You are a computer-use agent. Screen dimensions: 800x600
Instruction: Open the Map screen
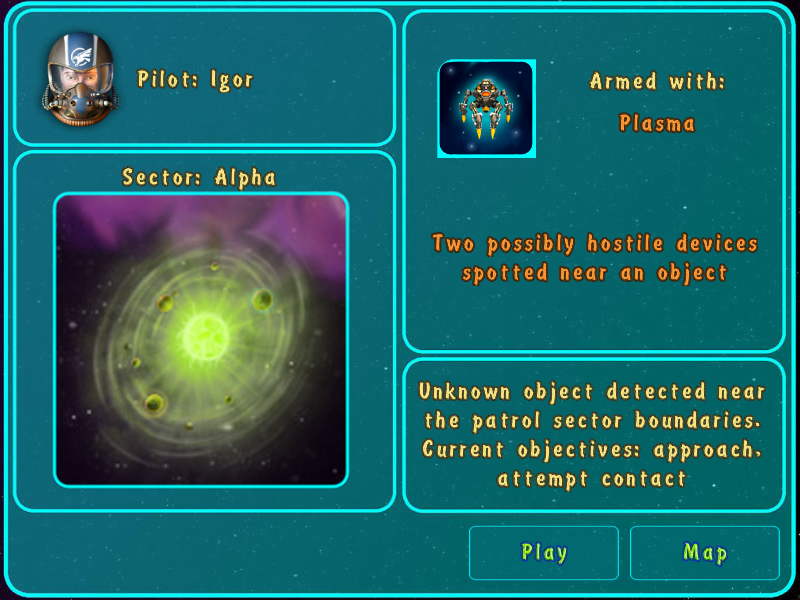[x=704, y=553]
